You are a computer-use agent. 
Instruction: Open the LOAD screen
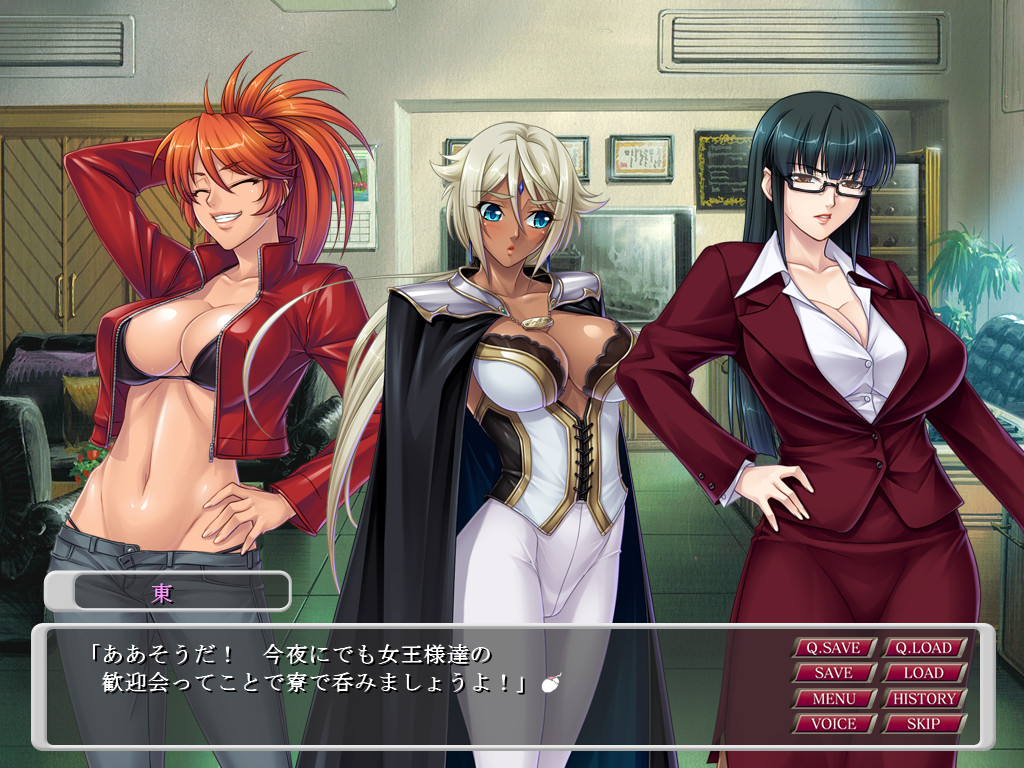[x=924, y=673]
